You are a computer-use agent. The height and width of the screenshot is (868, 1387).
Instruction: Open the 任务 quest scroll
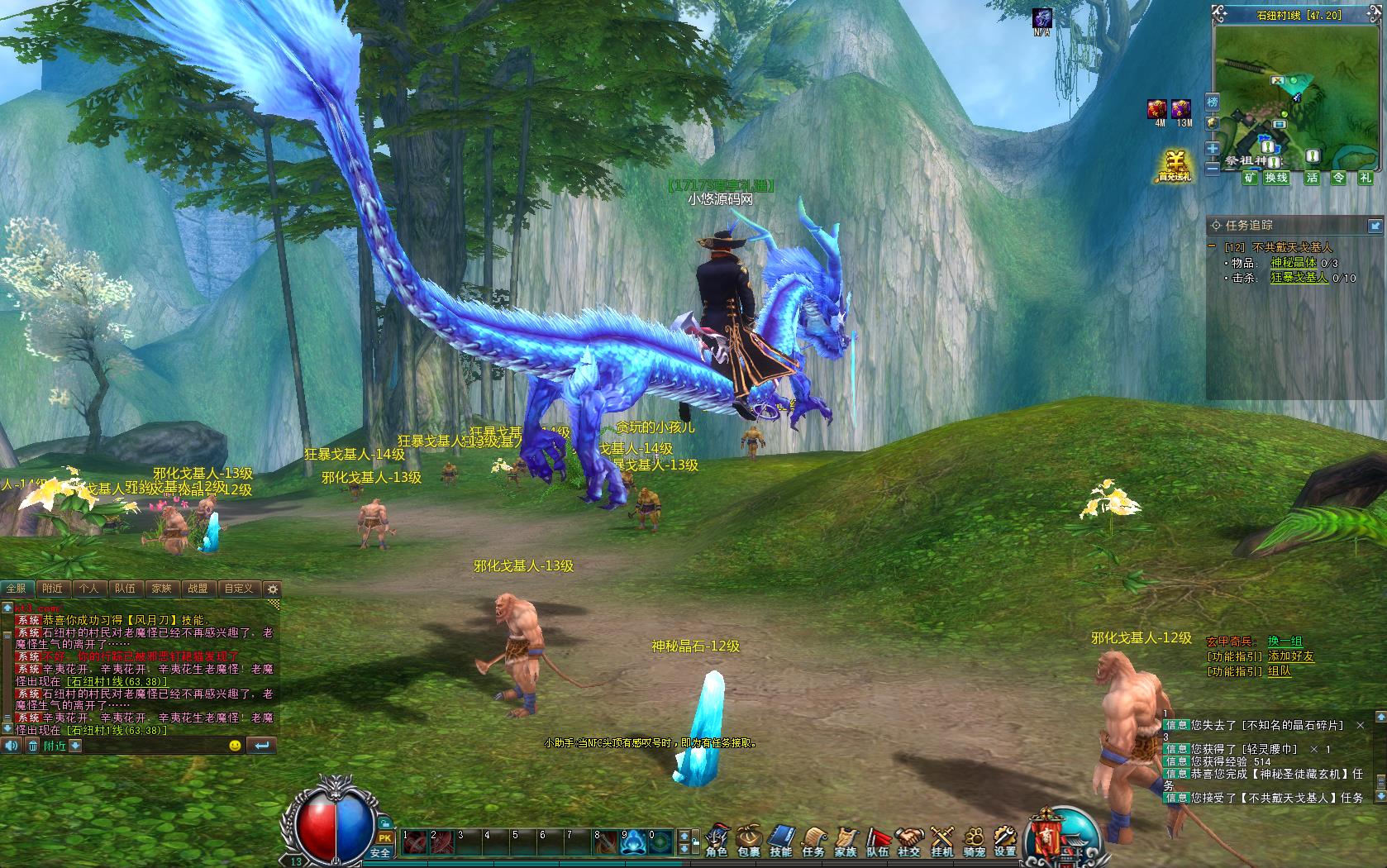pos(813,840)
